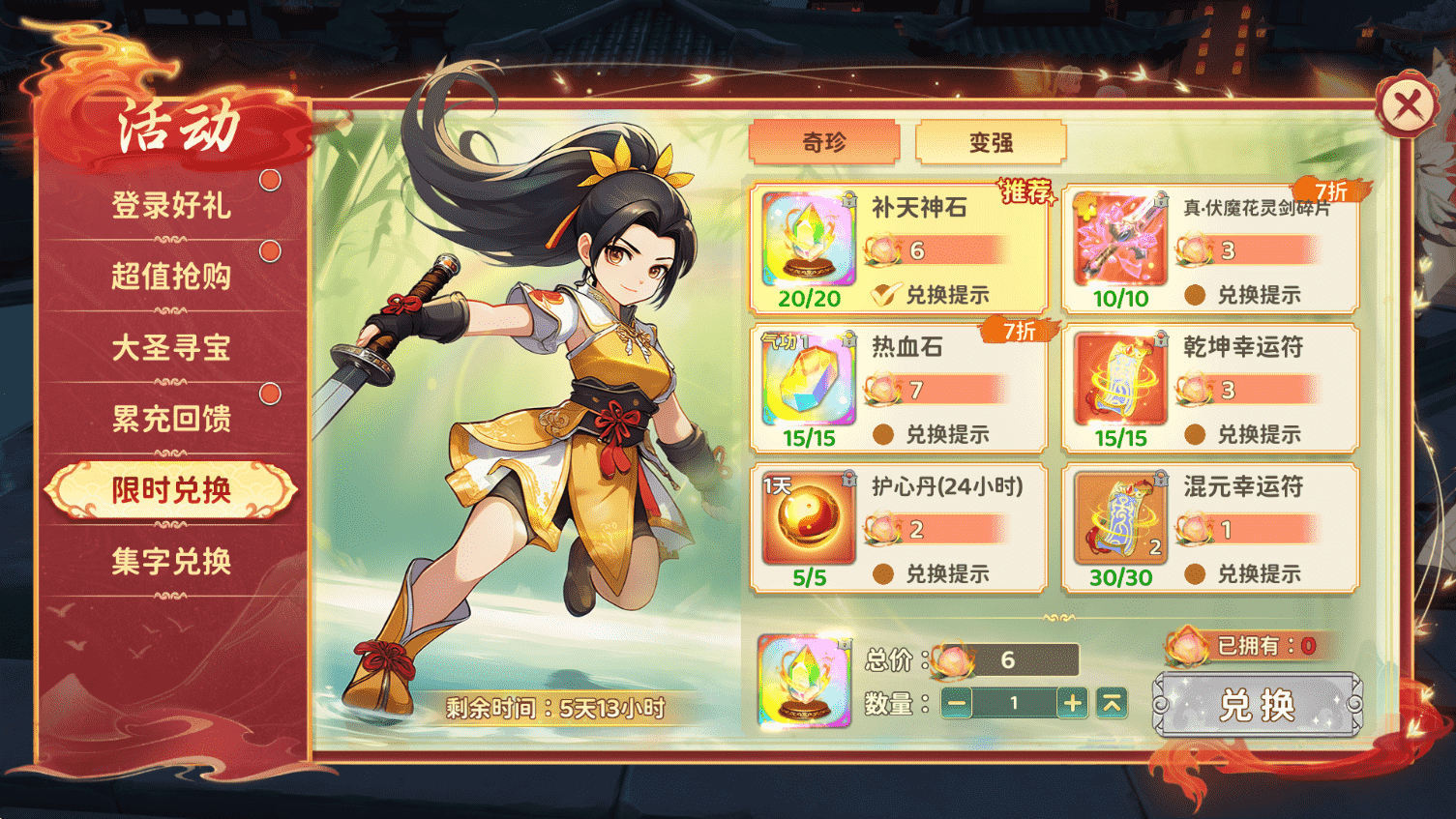
Task: Open the 登录好礼 activity page
Action: coord(170,206)
